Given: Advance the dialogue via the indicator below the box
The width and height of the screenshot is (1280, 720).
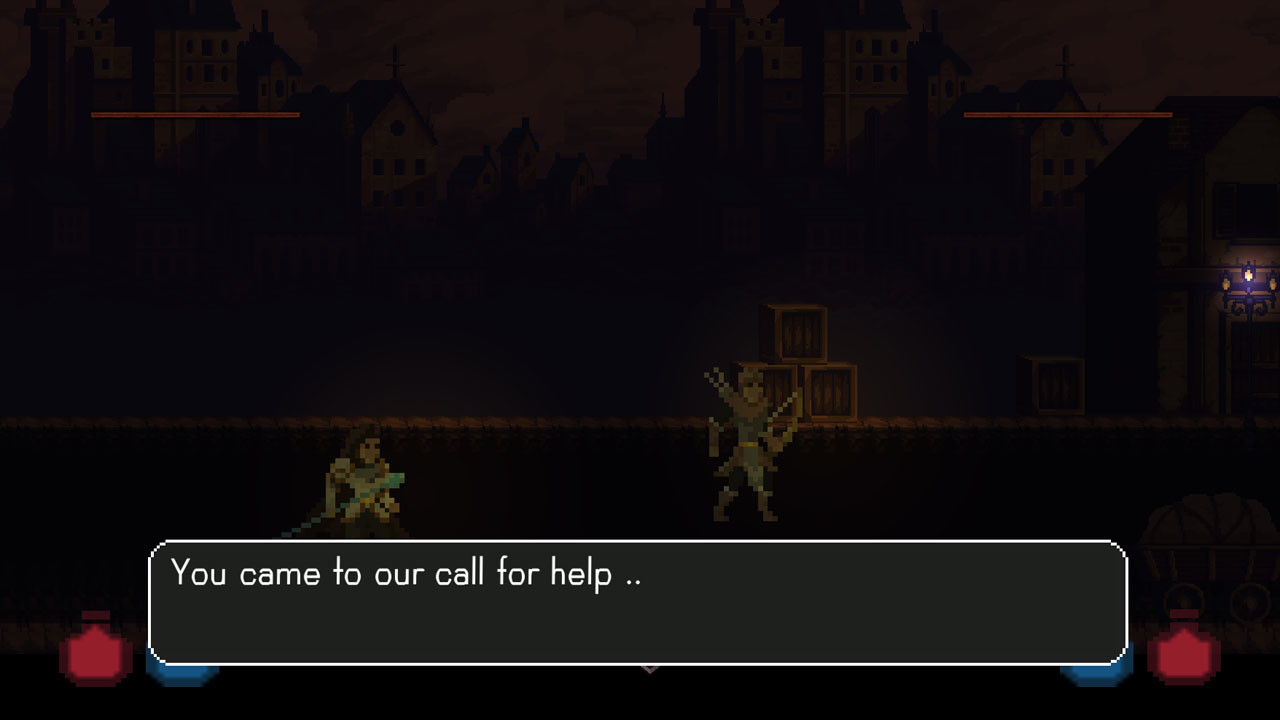Looking at the screenshot, I should (648, 667).
